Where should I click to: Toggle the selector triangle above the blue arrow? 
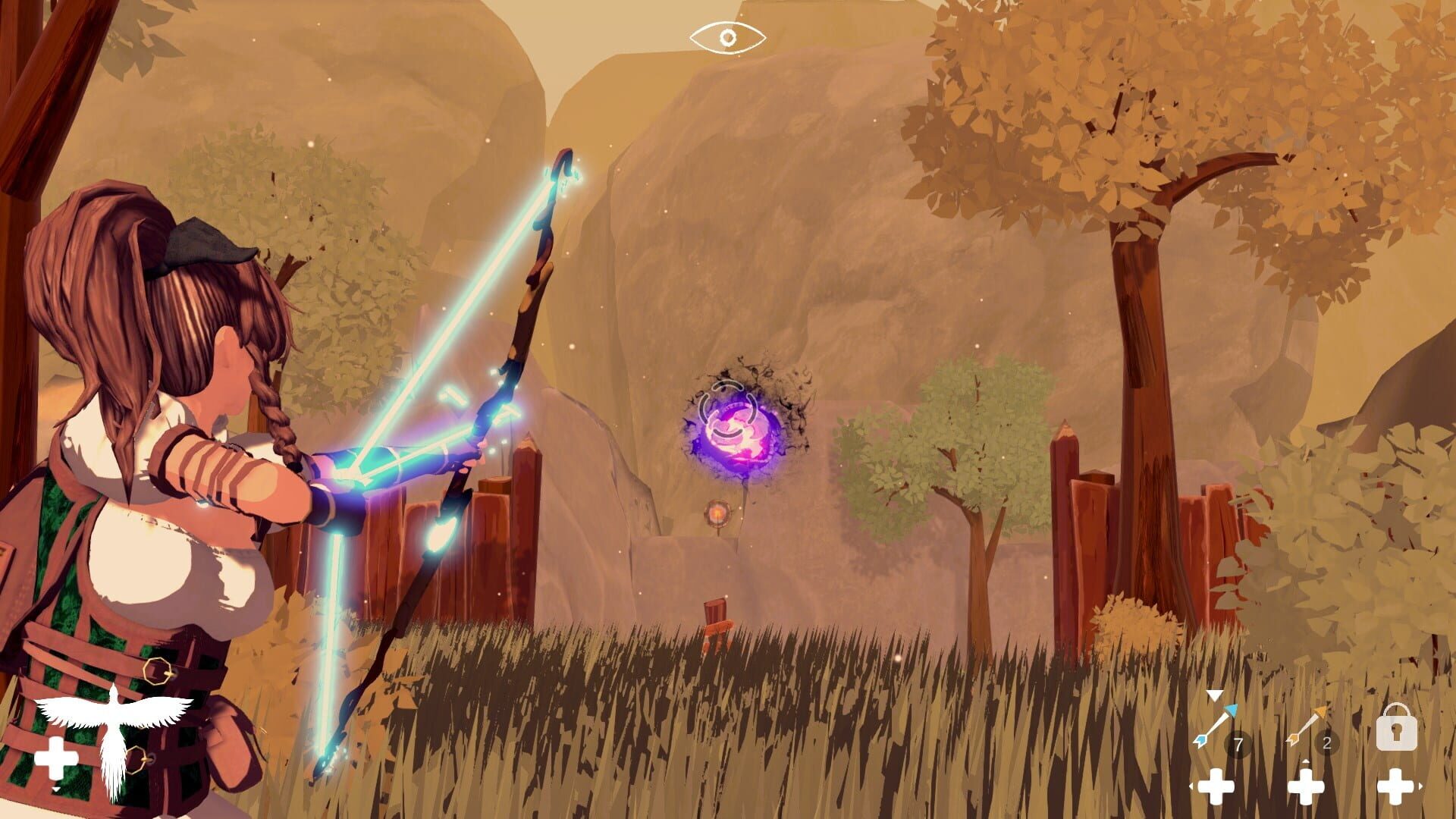pyautogui.click(x=1213, y=695)
